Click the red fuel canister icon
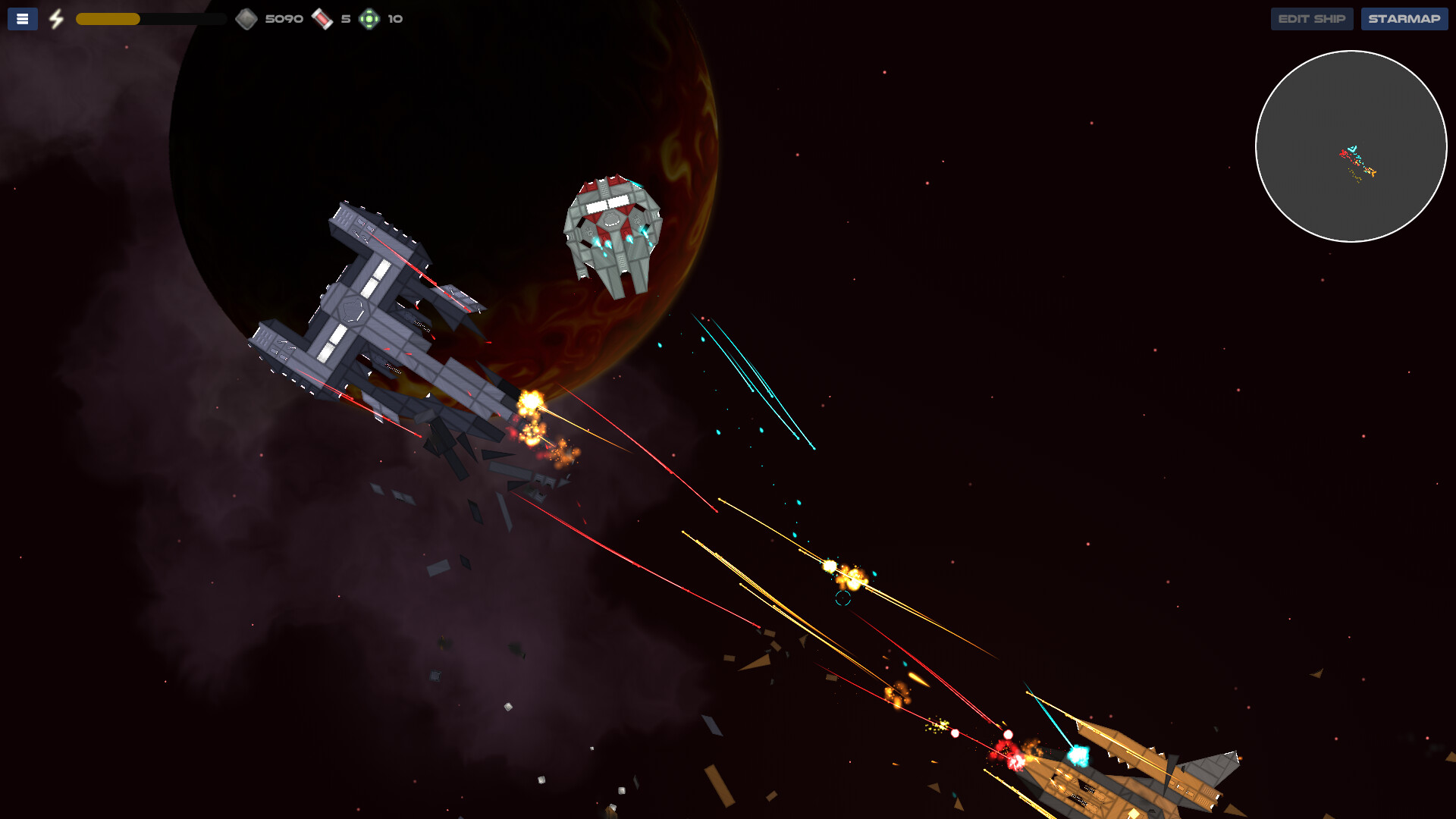This screenshot has height=819, width=1456. click(x=322, y=17)
